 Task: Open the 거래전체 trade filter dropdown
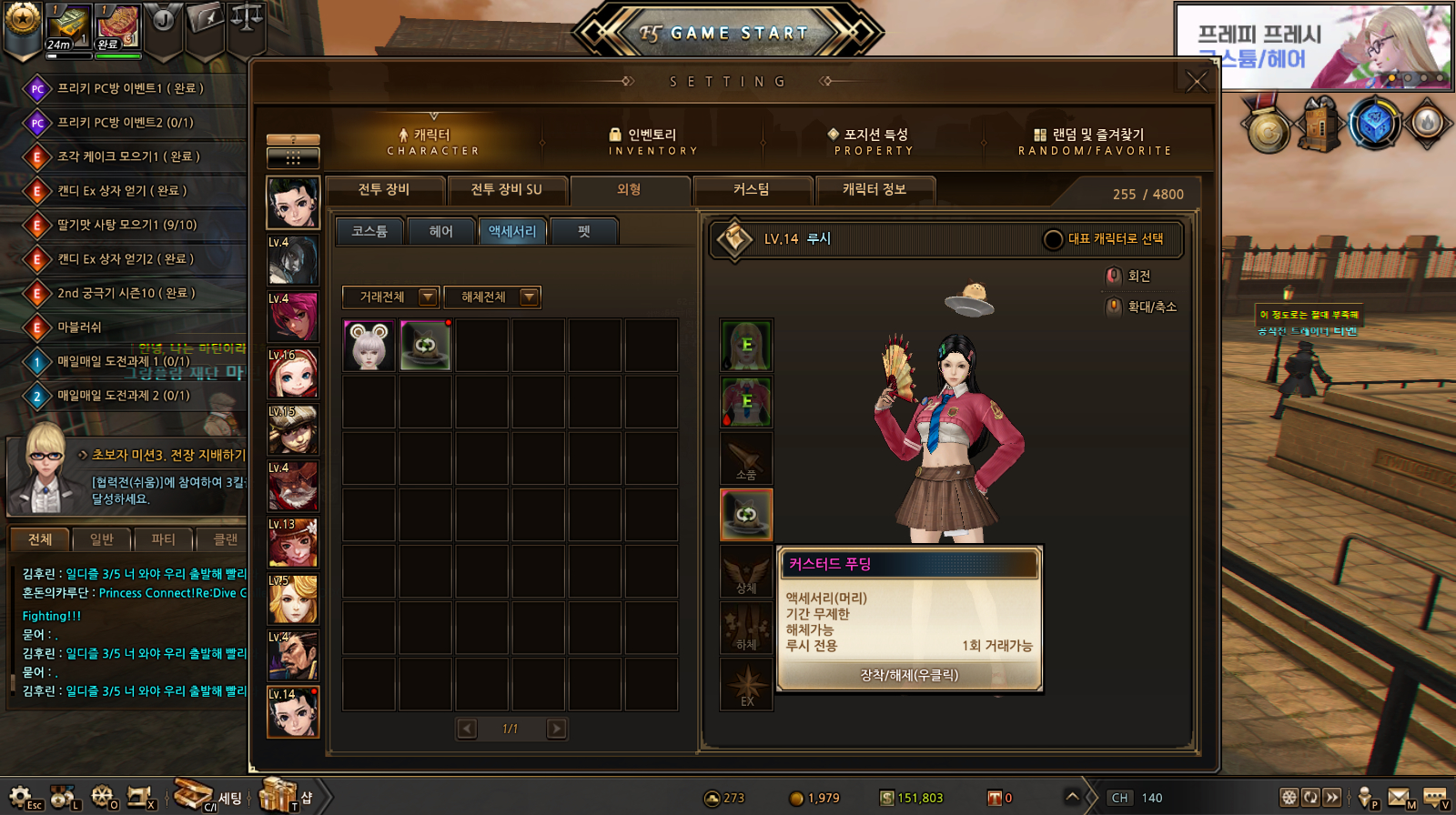[390, 297]
